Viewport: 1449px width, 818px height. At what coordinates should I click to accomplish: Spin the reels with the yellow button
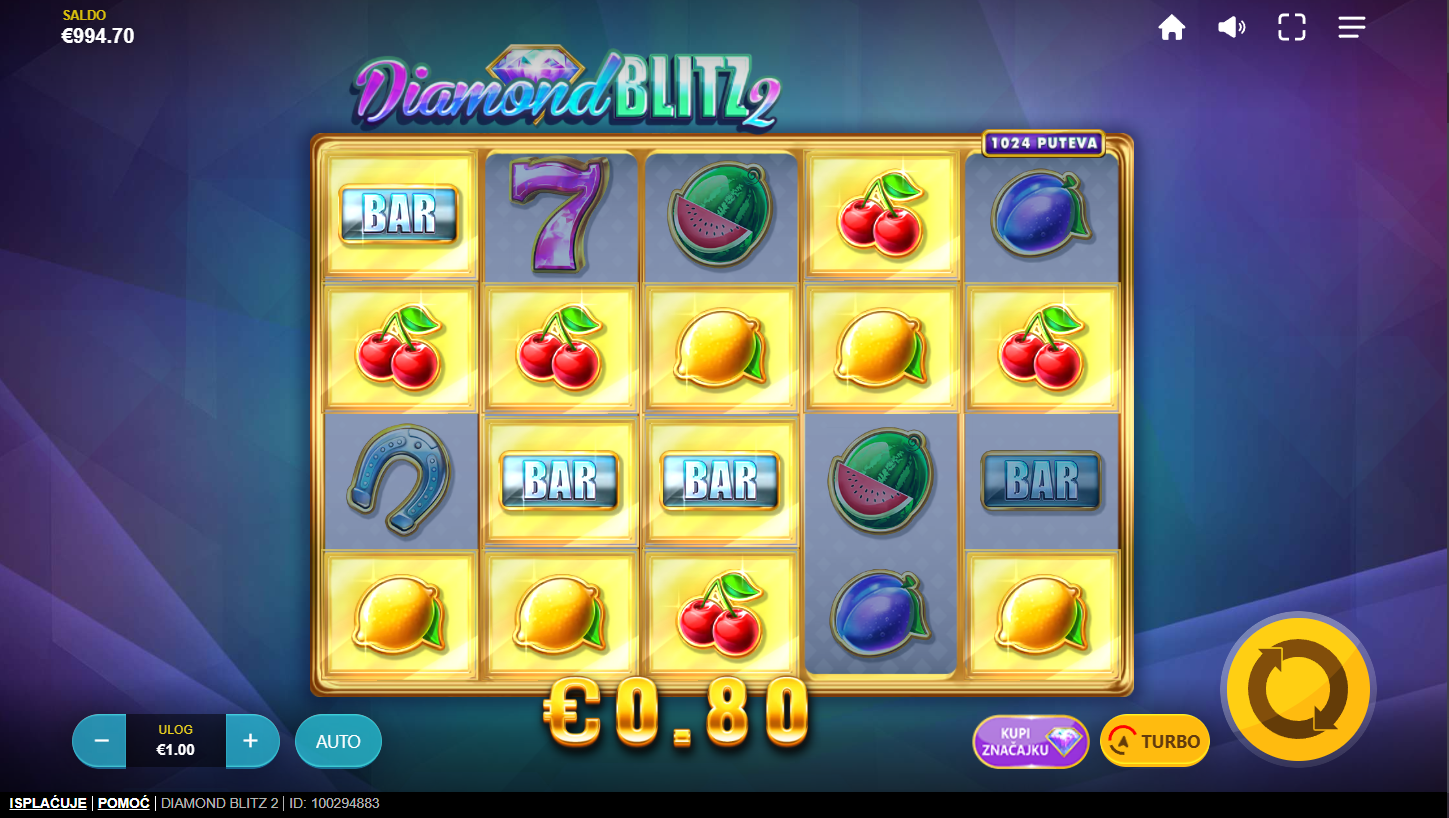tap(1298, 688)
